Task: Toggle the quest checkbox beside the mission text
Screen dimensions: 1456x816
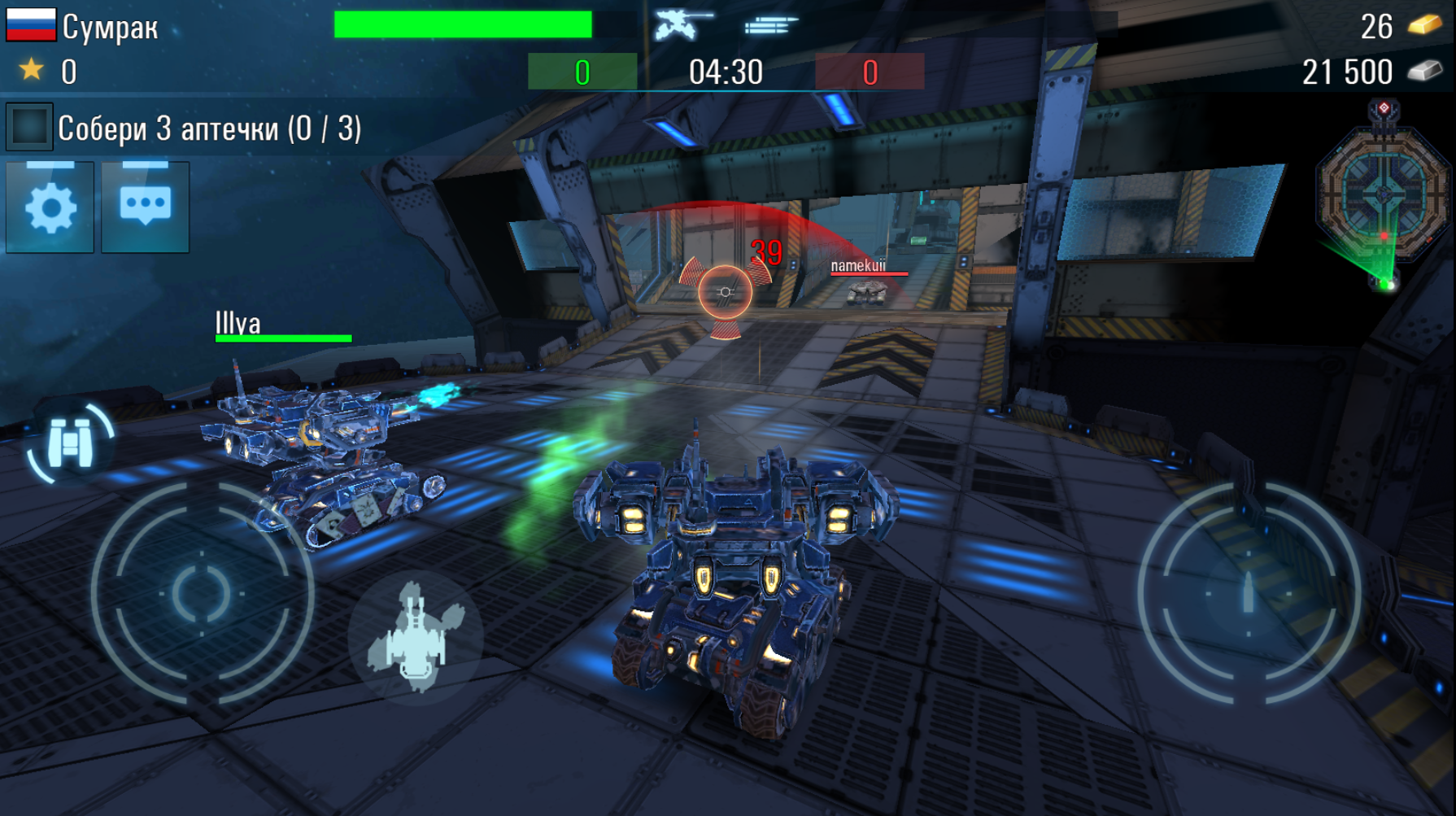Action: [x=30, y=124]
